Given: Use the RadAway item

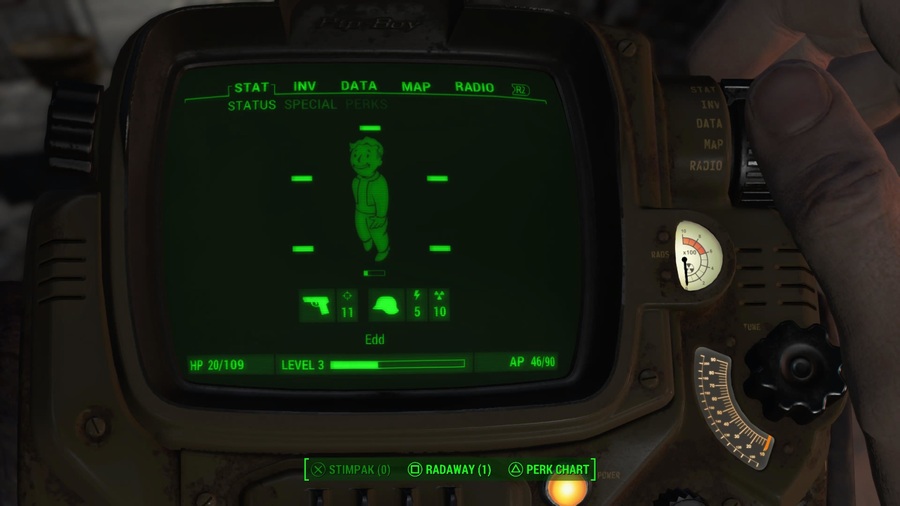Looking at the screenshot, I should (450, 469).
